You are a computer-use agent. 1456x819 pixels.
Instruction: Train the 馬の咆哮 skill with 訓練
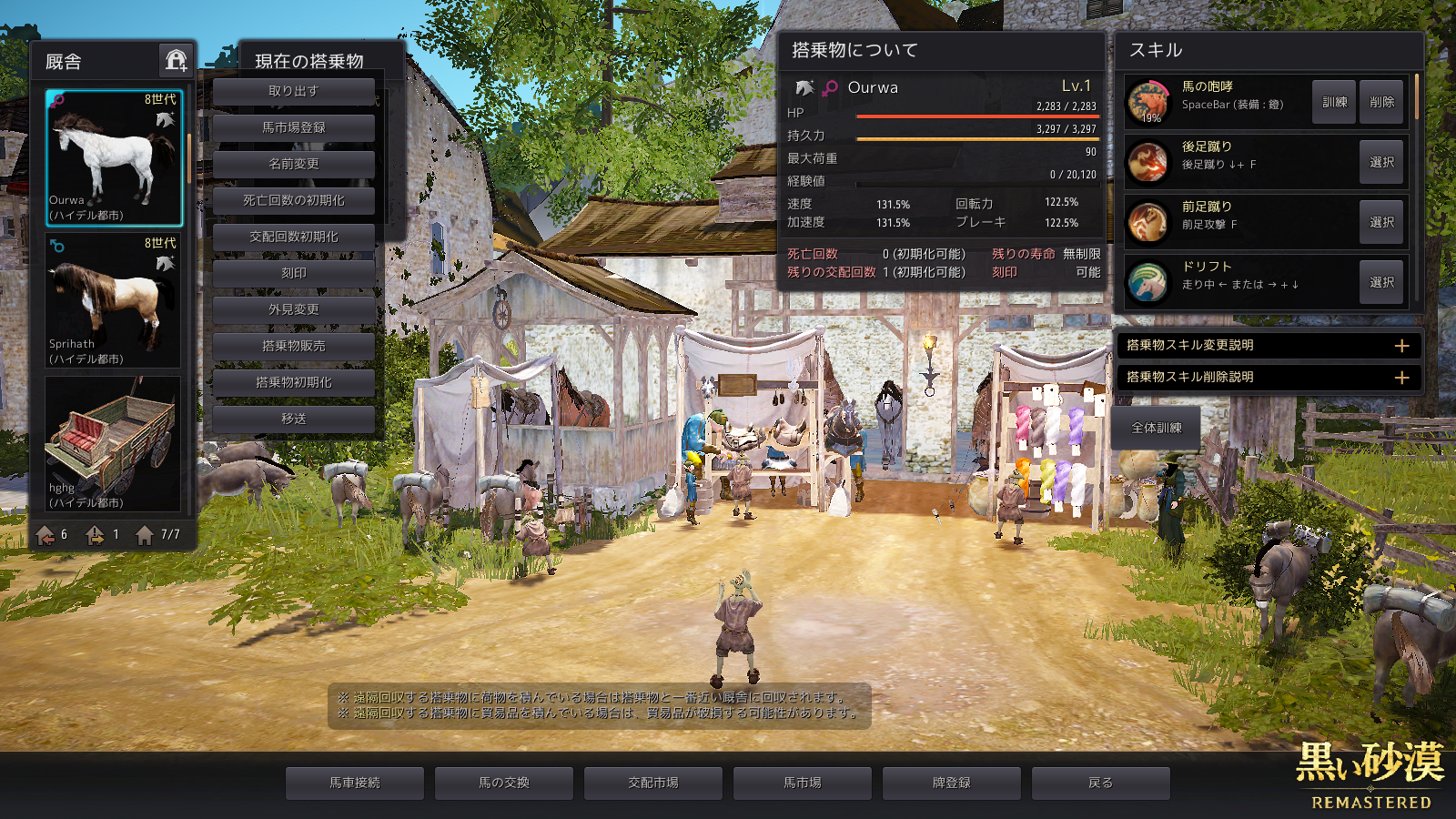coord(1334,102)
